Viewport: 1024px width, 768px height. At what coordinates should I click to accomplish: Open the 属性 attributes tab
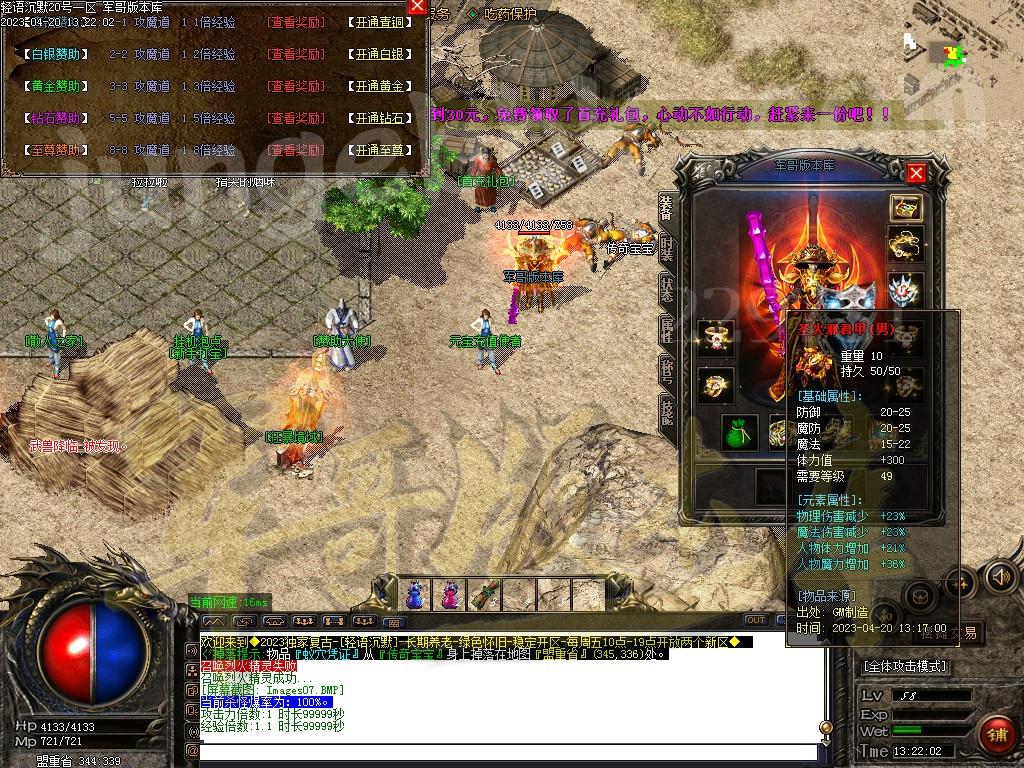coord(667,329)
